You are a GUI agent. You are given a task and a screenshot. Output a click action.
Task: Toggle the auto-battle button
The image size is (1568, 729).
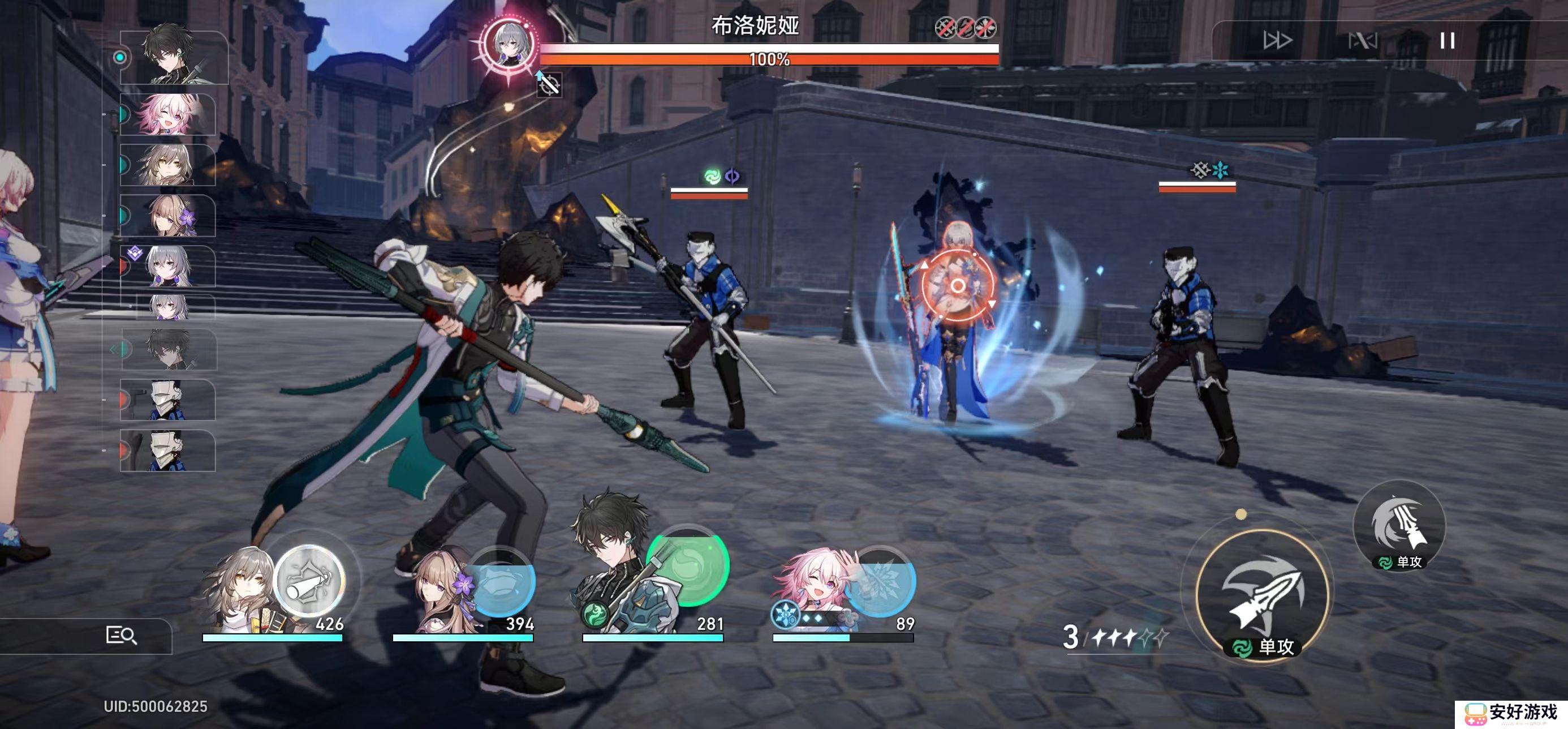pos(1362,41)
